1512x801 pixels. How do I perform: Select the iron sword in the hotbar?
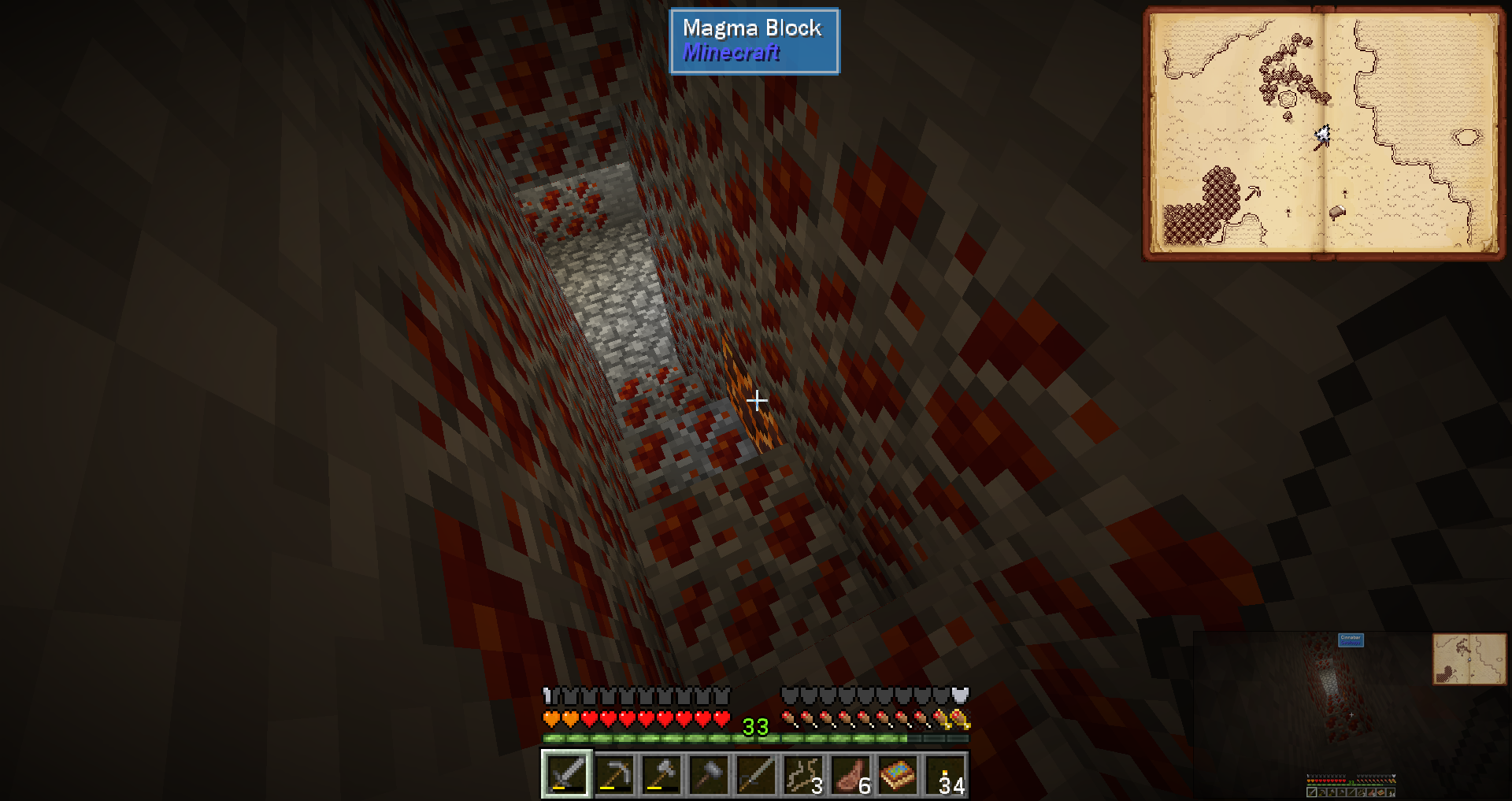565,774
